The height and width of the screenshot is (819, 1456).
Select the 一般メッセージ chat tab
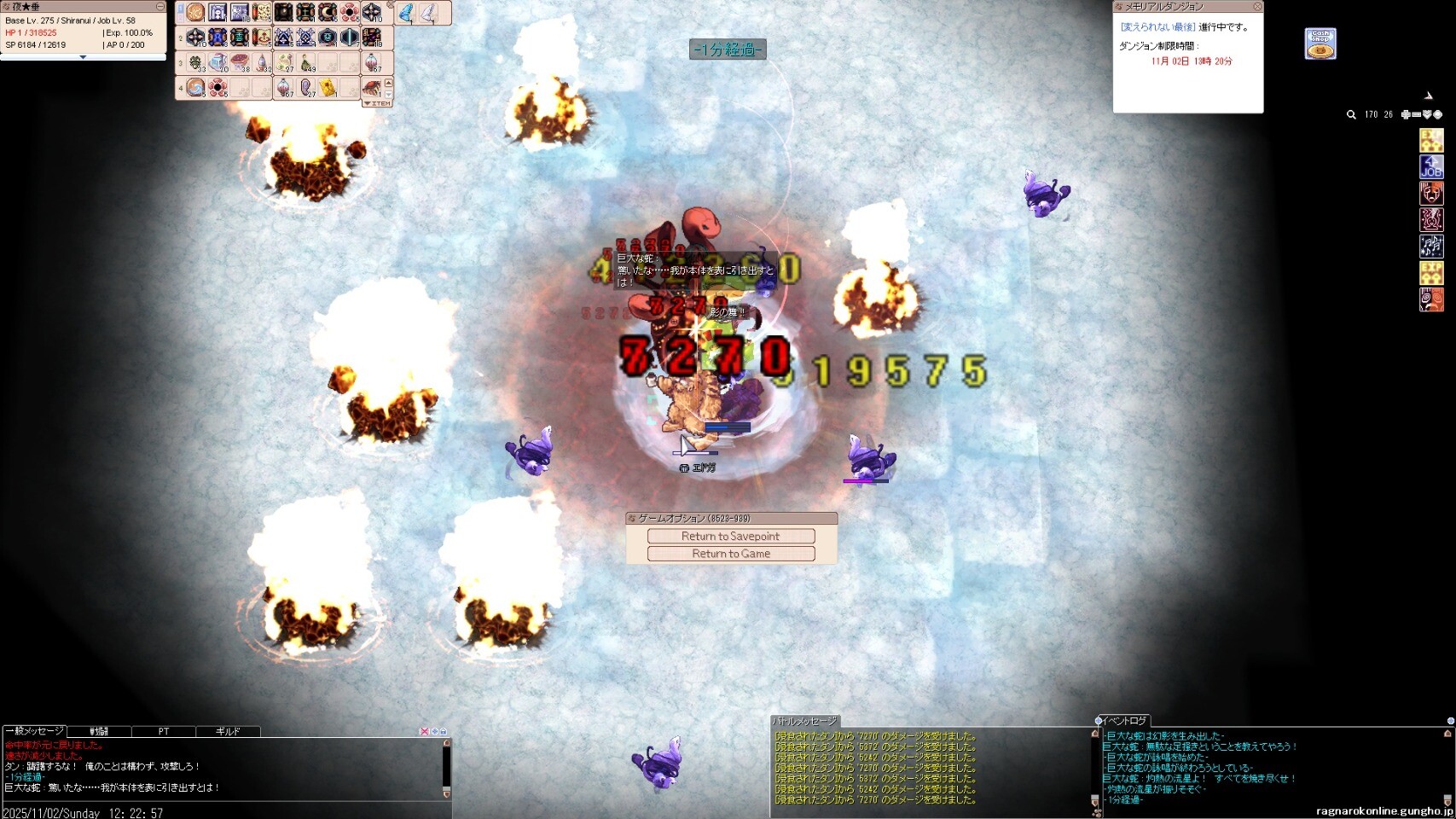tap(35, 731)
